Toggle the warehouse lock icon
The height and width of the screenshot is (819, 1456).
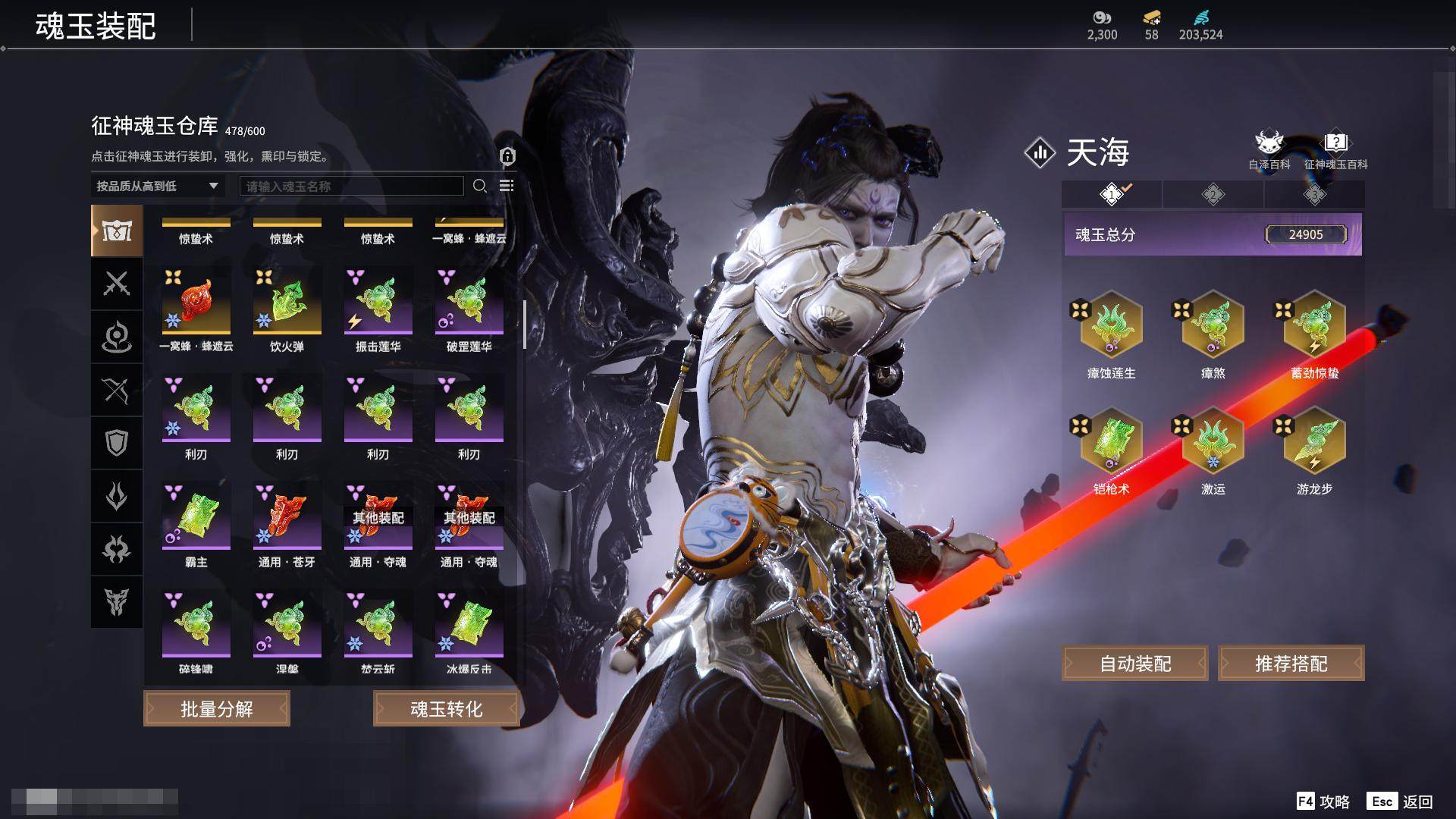(507, 156)
